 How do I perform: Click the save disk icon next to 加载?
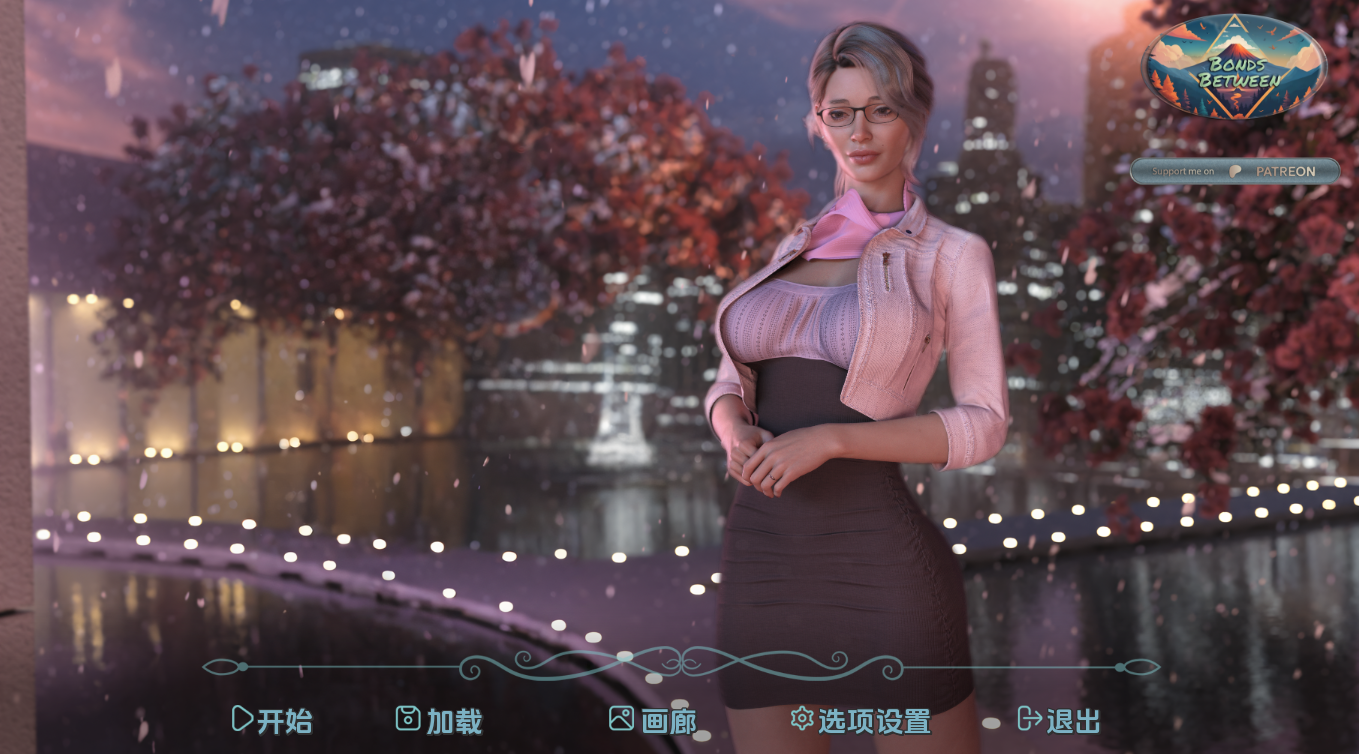click(x=411, y=719)
